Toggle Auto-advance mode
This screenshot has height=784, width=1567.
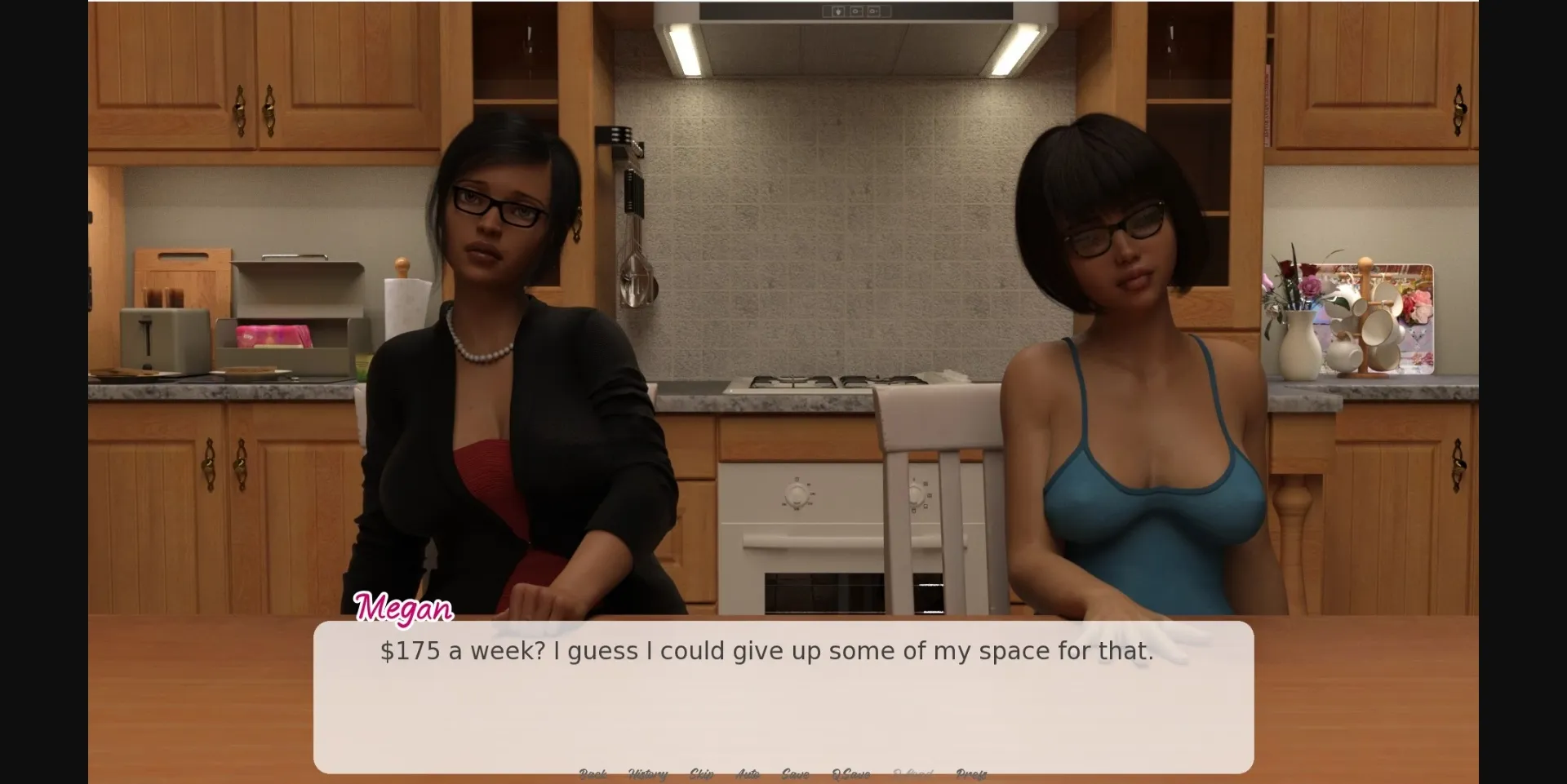click(x=748, y=773)
